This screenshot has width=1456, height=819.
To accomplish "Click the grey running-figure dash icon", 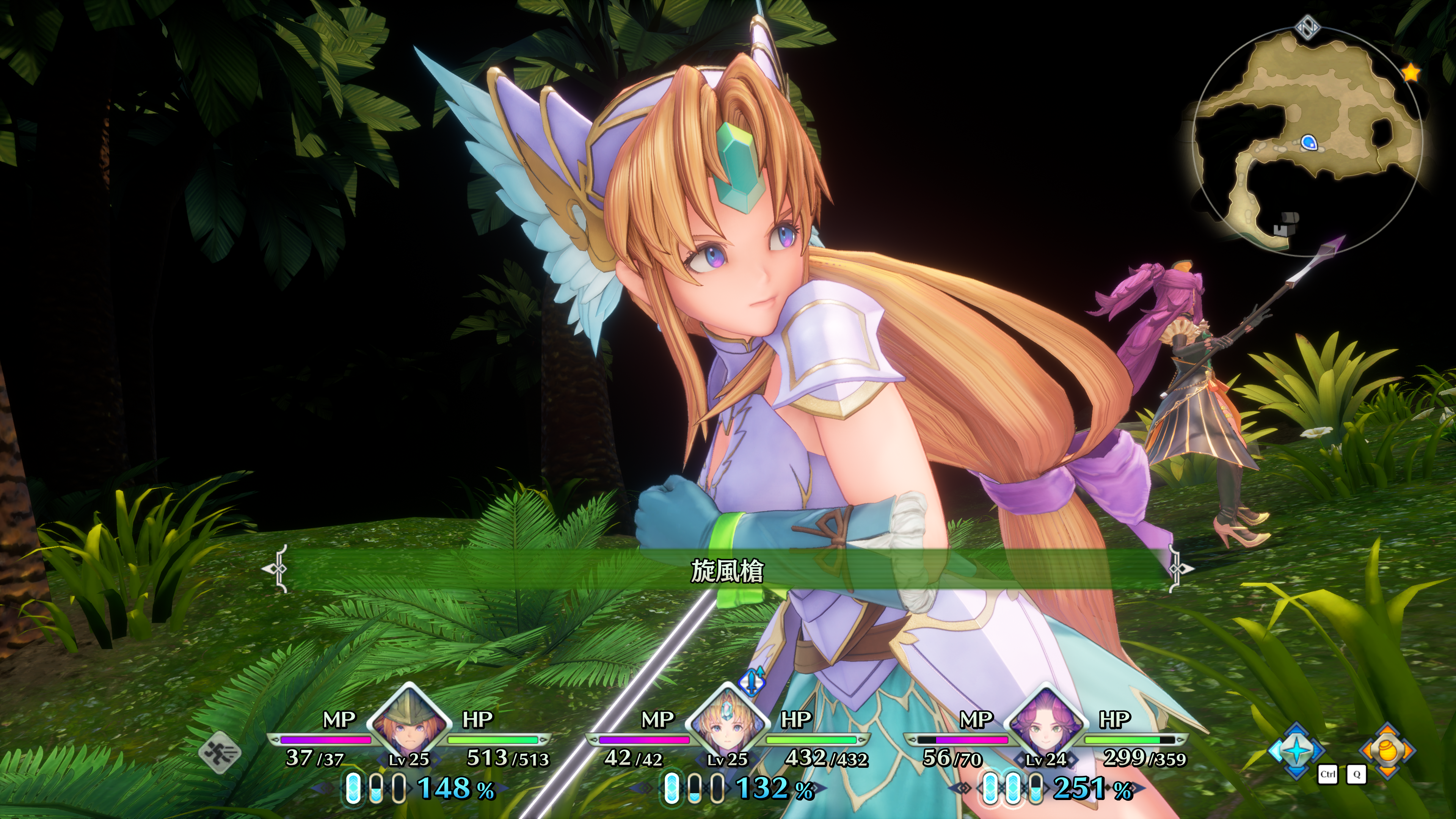I will tap(220, 752).
